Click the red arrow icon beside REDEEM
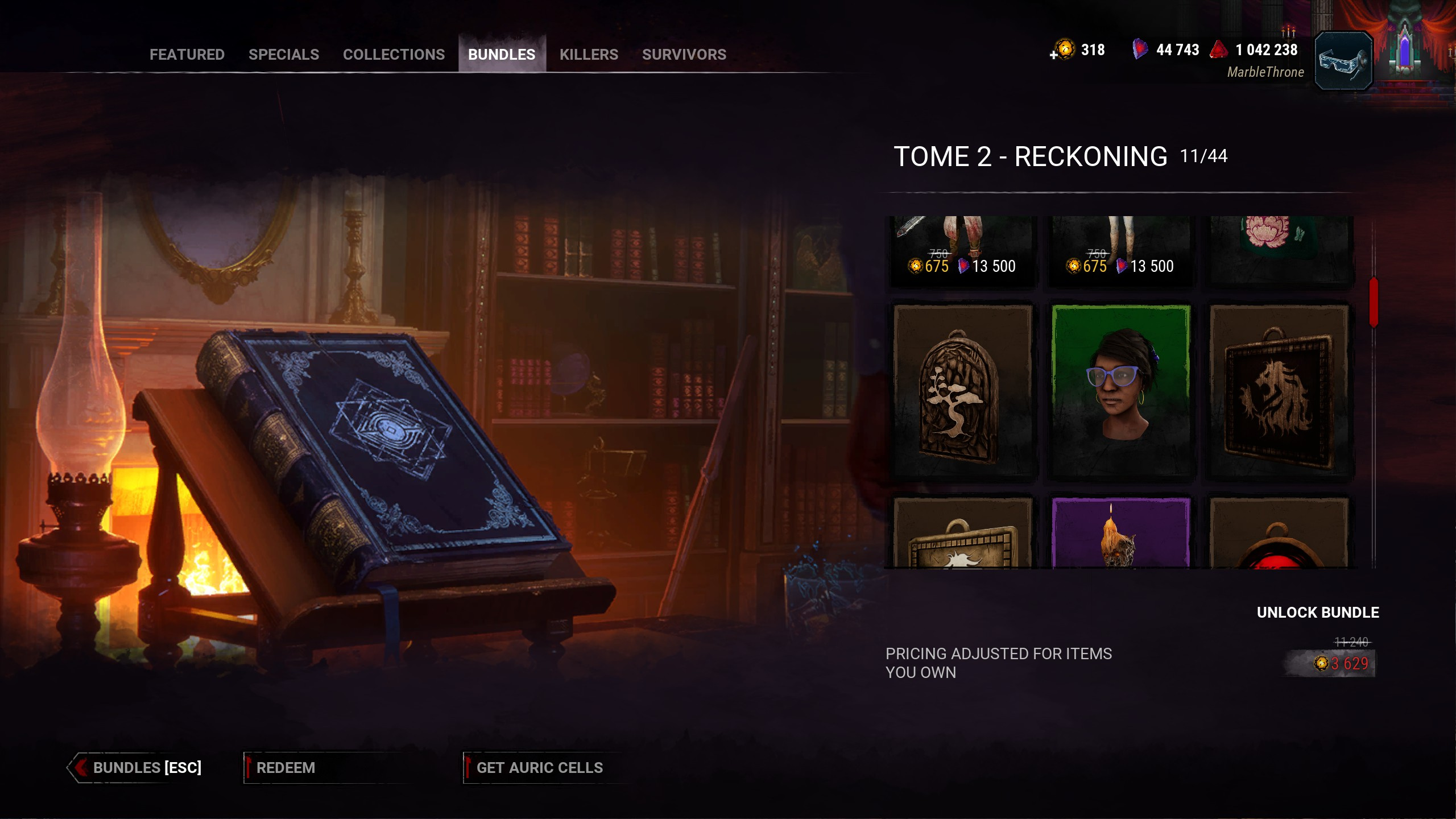This screenshot has height=819, width=1456. [249, 767]
